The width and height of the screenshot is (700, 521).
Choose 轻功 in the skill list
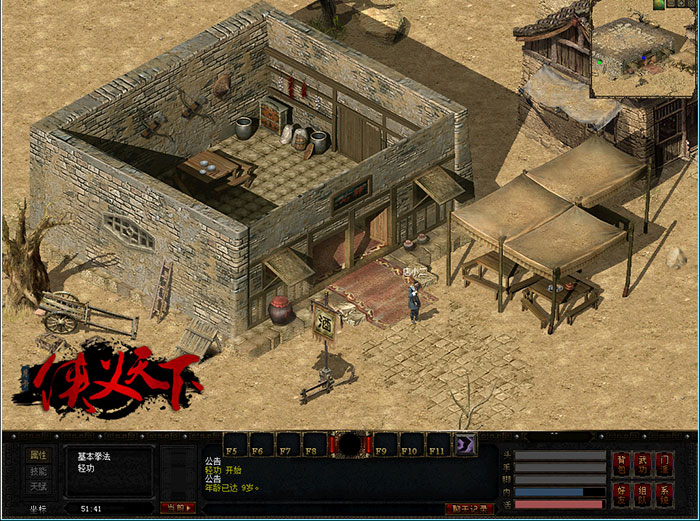[86, 468]
